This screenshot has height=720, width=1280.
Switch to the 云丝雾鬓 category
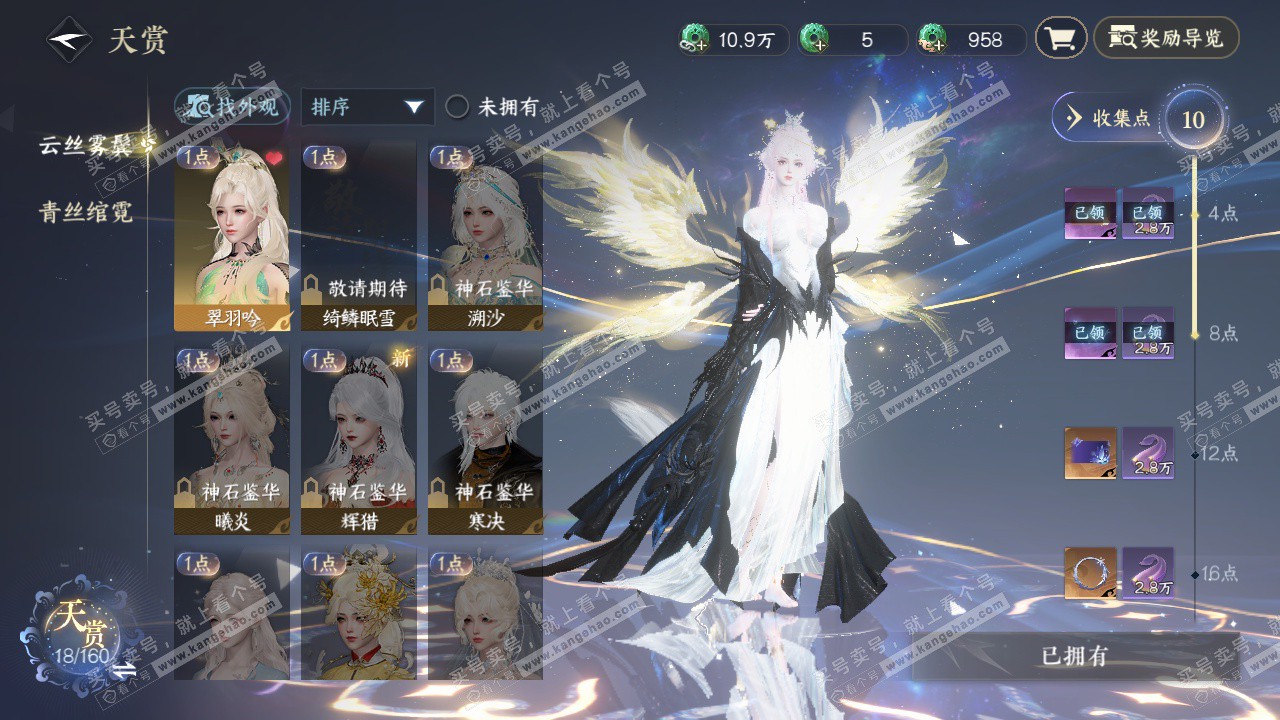coord(92,145)
